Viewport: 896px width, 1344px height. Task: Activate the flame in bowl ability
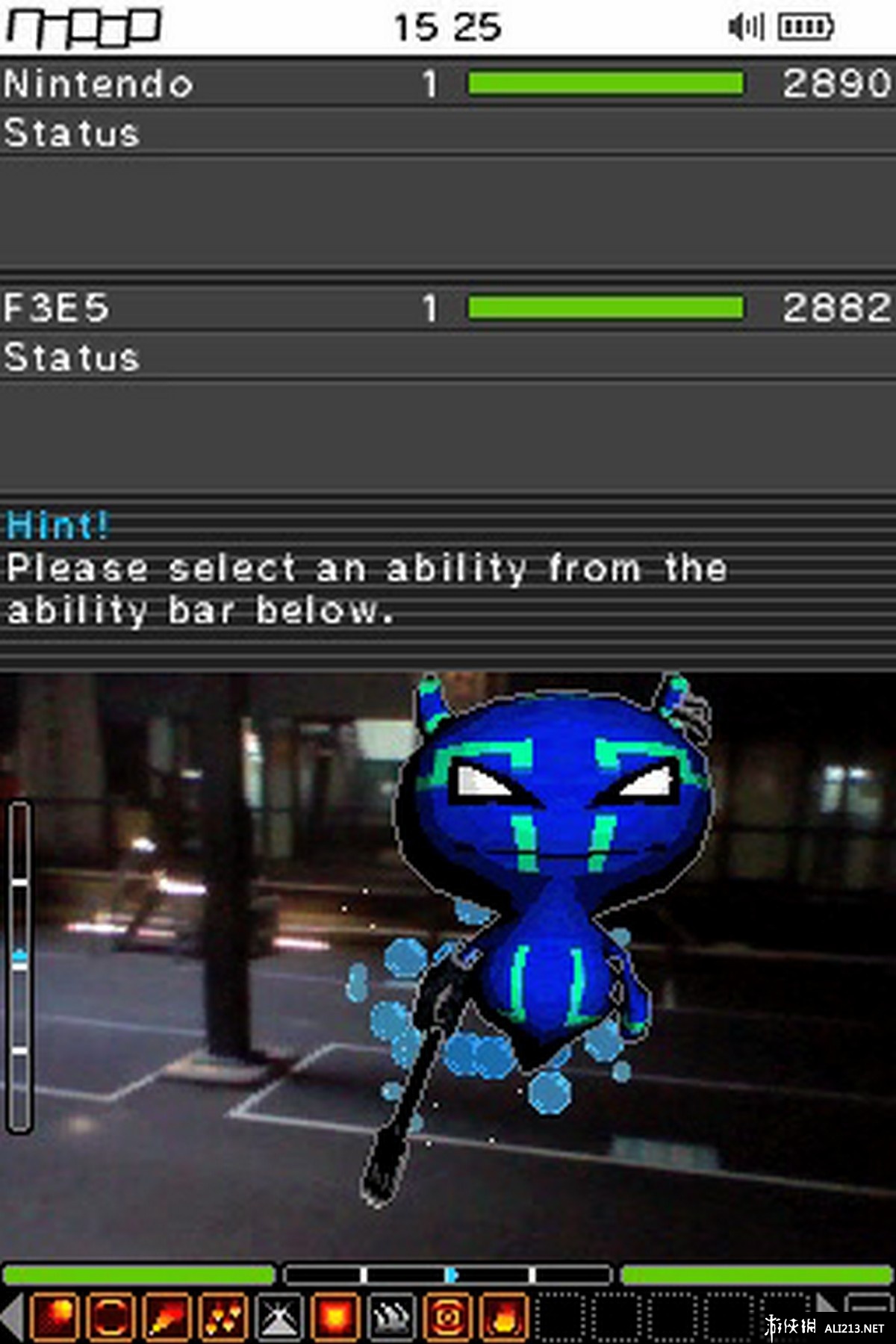point(503,1316)
